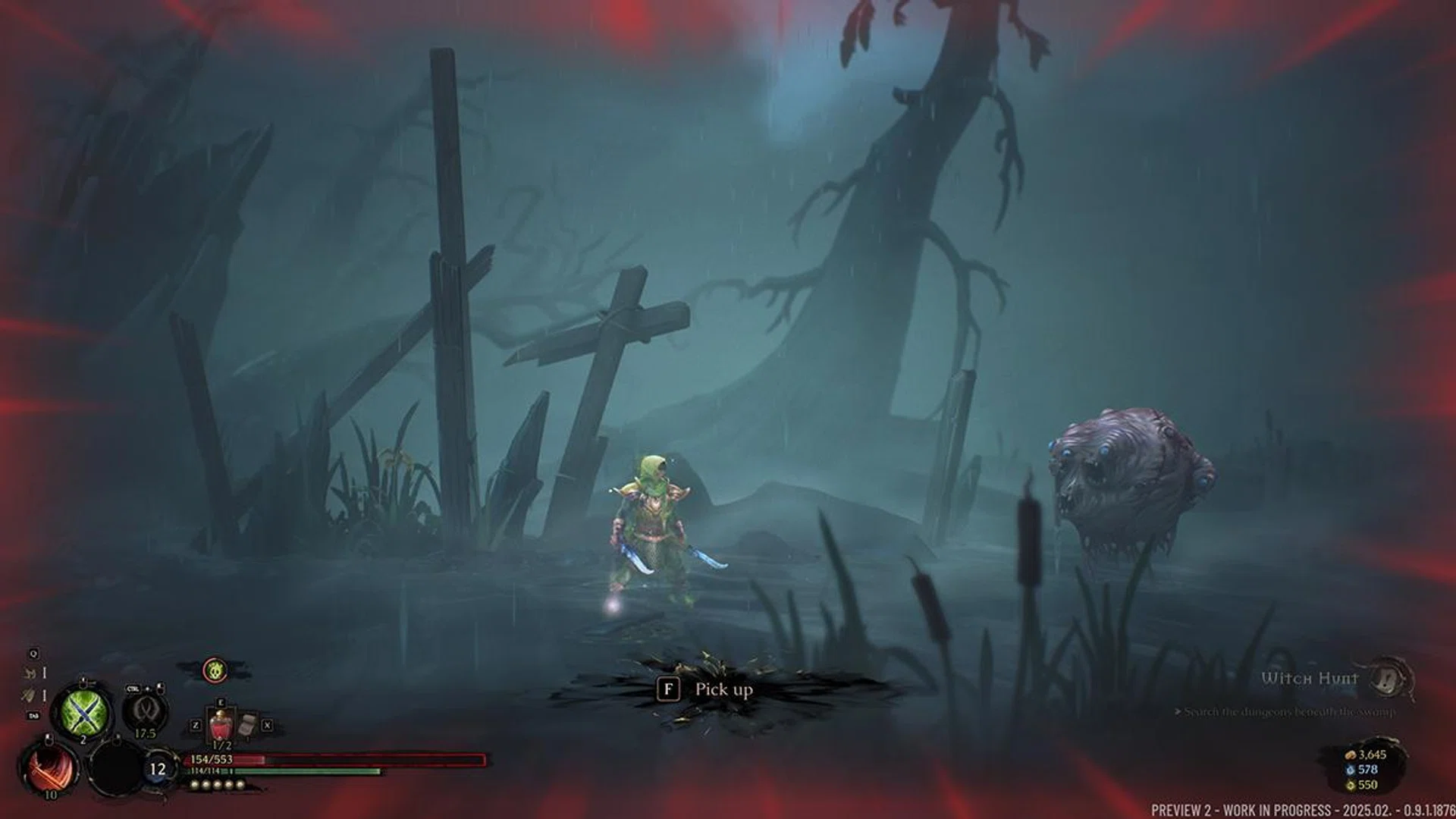Click the Q keybind label above the abilities
The width and height of the screenshot is (1456, 819).
point(33,654)
